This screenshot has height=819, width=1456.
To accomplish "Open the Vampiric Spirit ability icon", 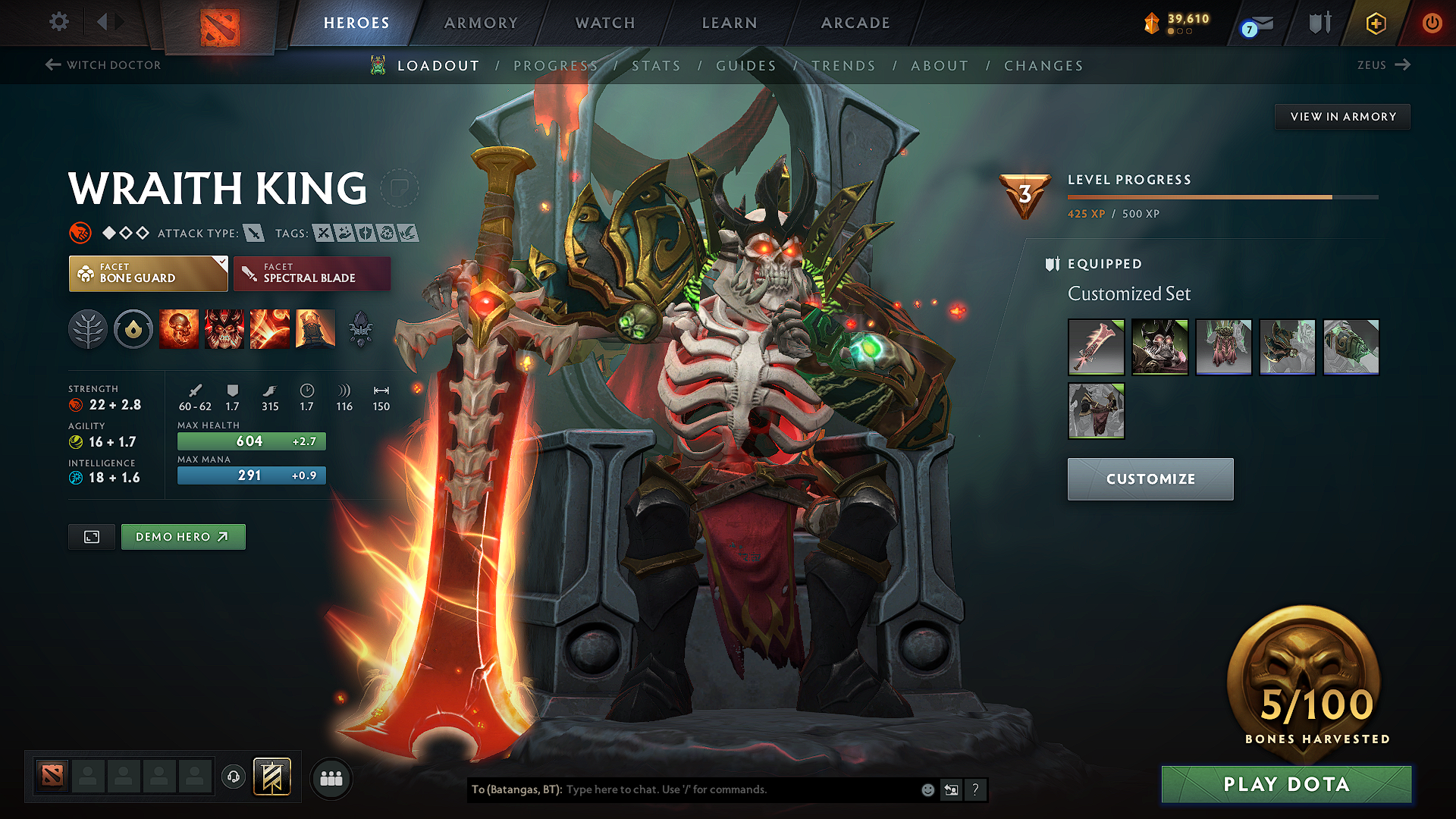I will click(x=224, y=328).
